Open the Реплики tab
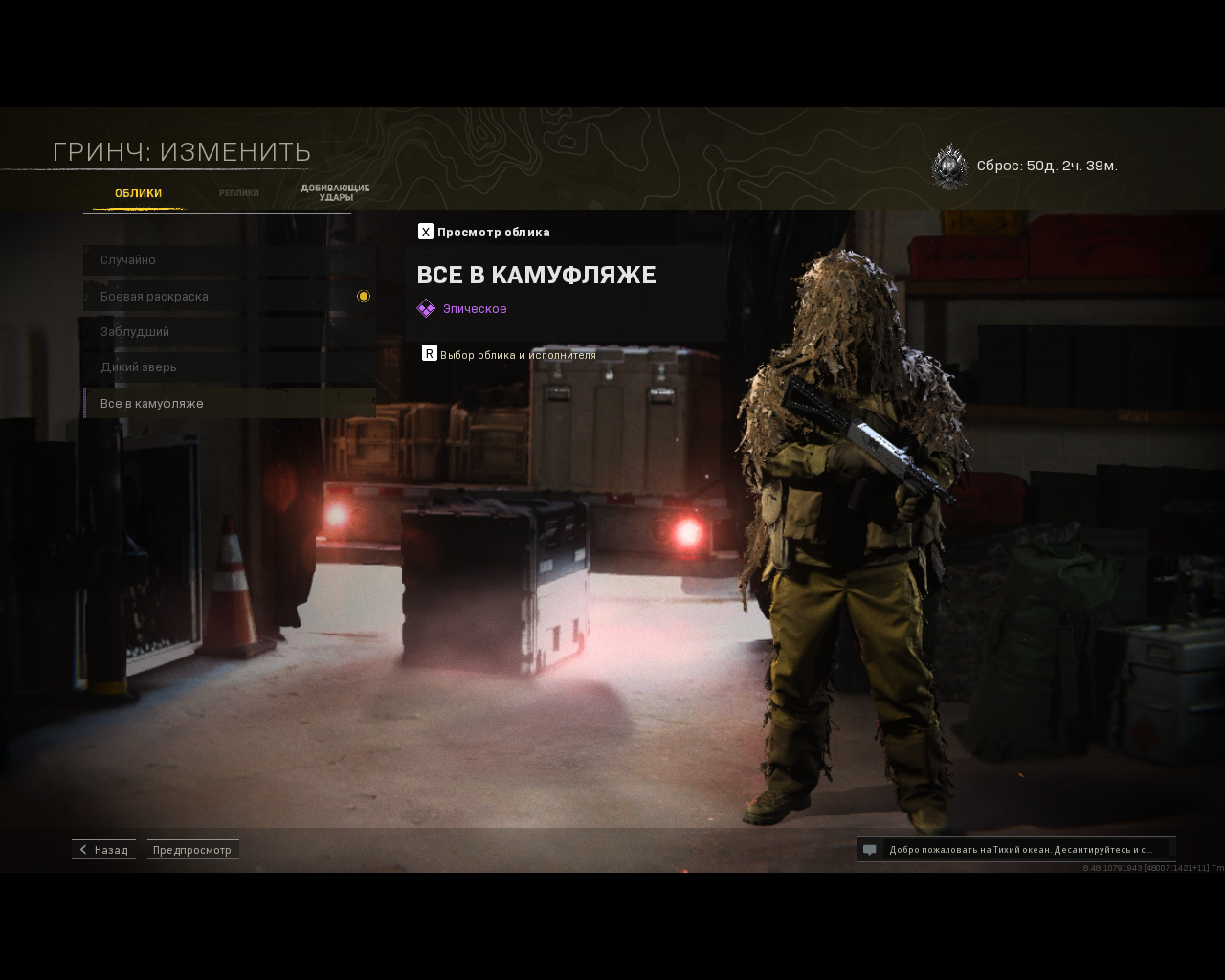 coord(238,193)
